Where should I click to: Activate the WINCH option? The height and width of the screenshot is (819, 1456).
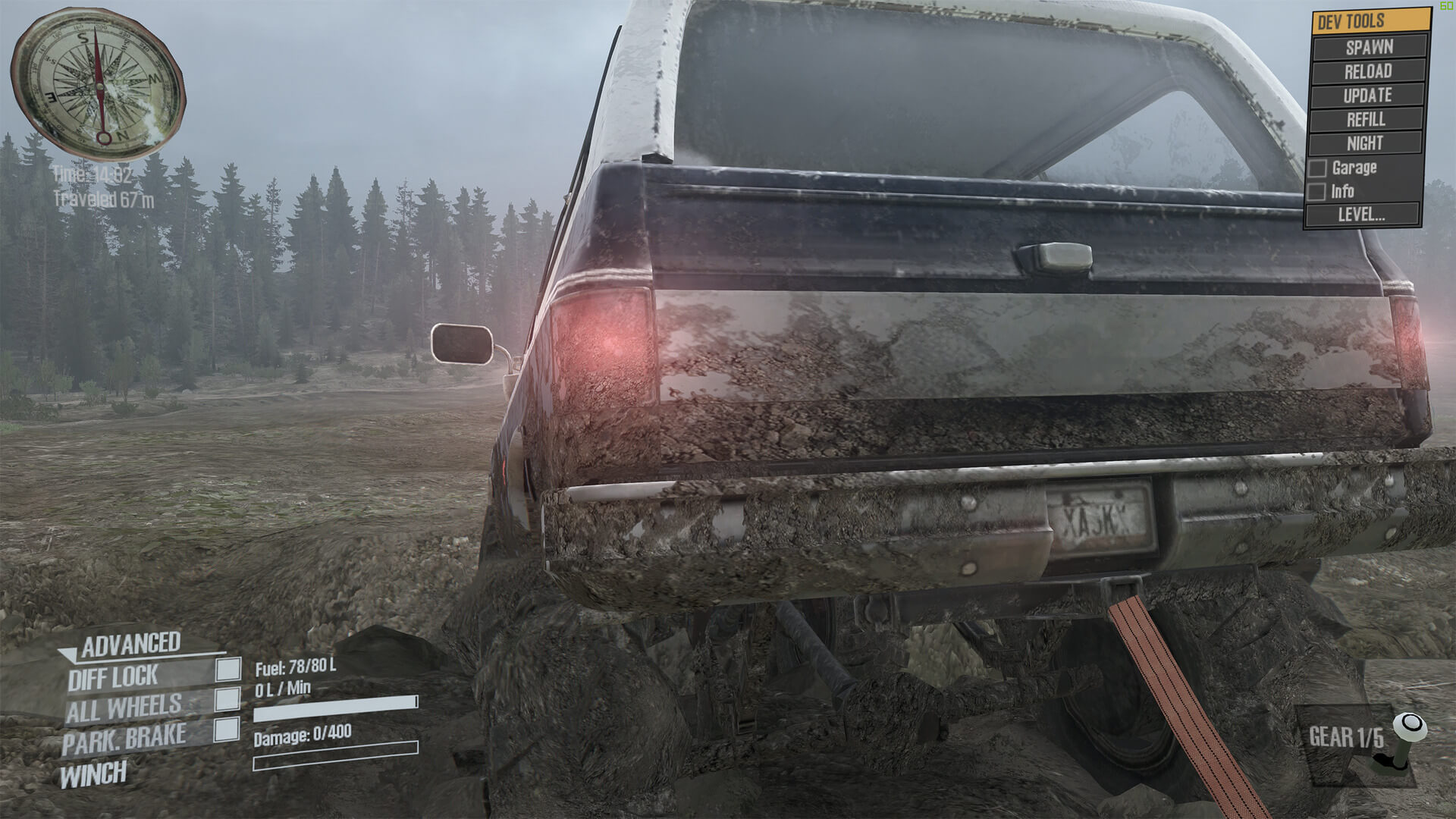[x=93, y=775]
